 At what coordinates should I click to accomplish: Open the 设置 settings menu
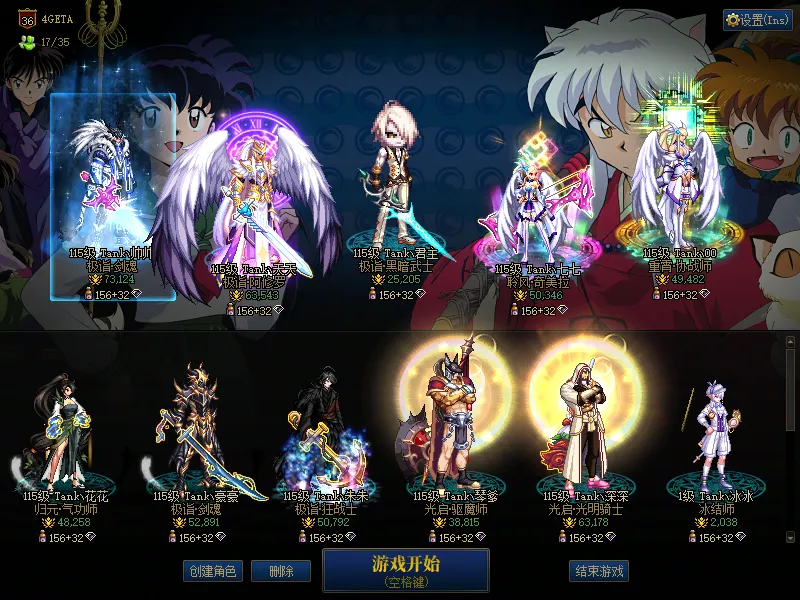click(757, 20)
